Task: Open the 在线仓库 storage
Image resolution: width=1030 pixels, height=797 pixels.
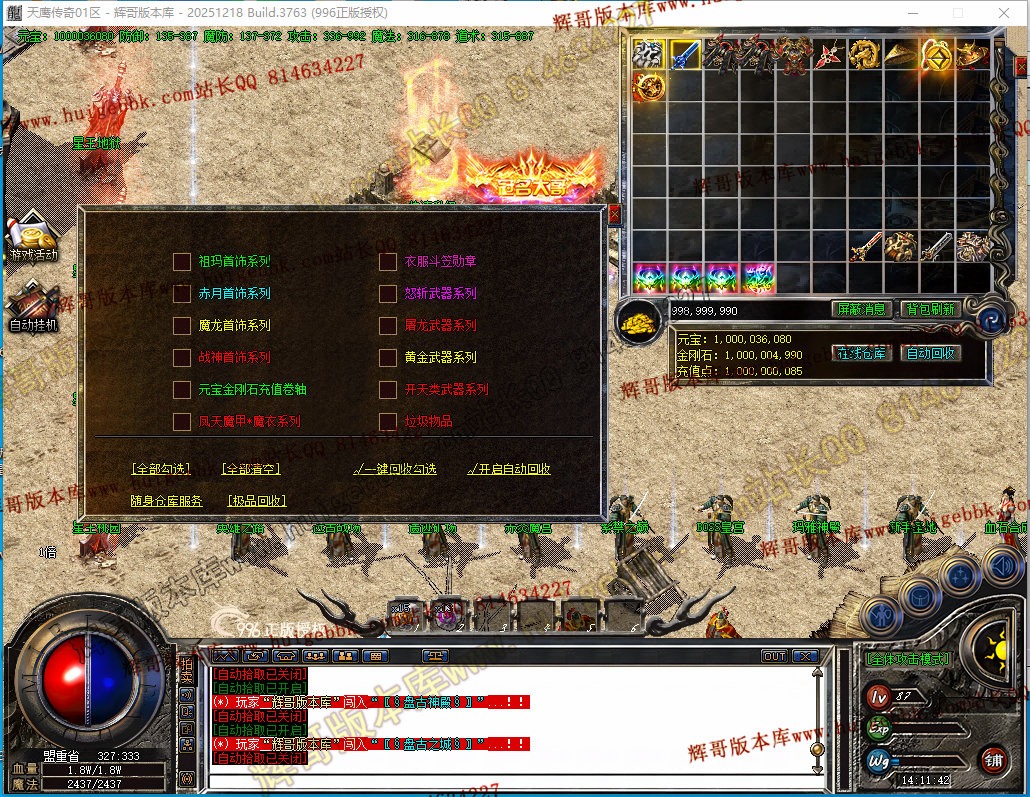Action: coord(861,353)
